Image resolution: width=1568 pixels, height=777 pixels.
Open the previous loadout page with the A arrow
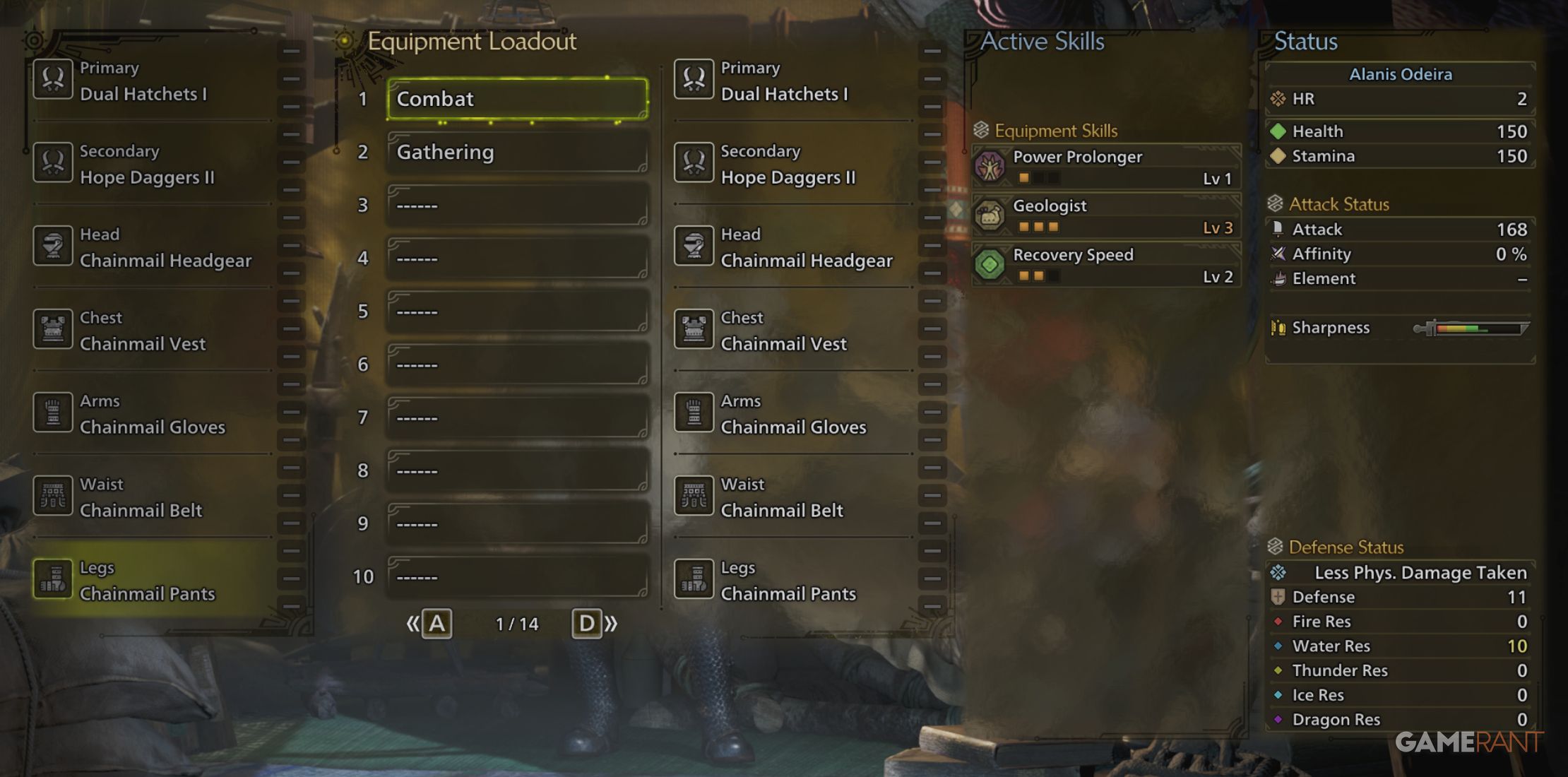pos(436,623)
